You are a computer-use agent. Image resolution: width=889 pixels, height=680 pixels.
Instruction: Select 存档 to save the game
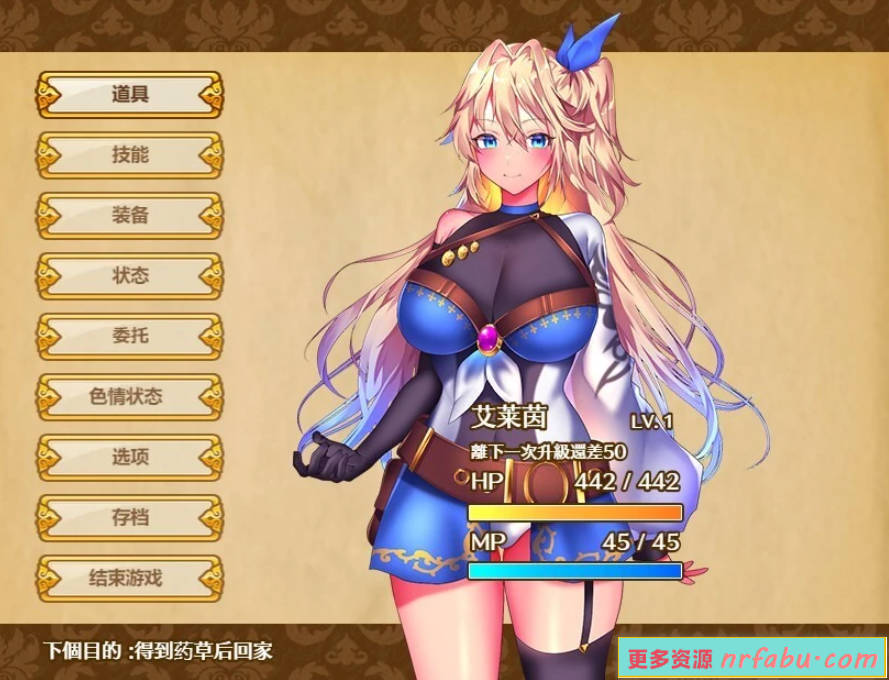pos(130,518)
